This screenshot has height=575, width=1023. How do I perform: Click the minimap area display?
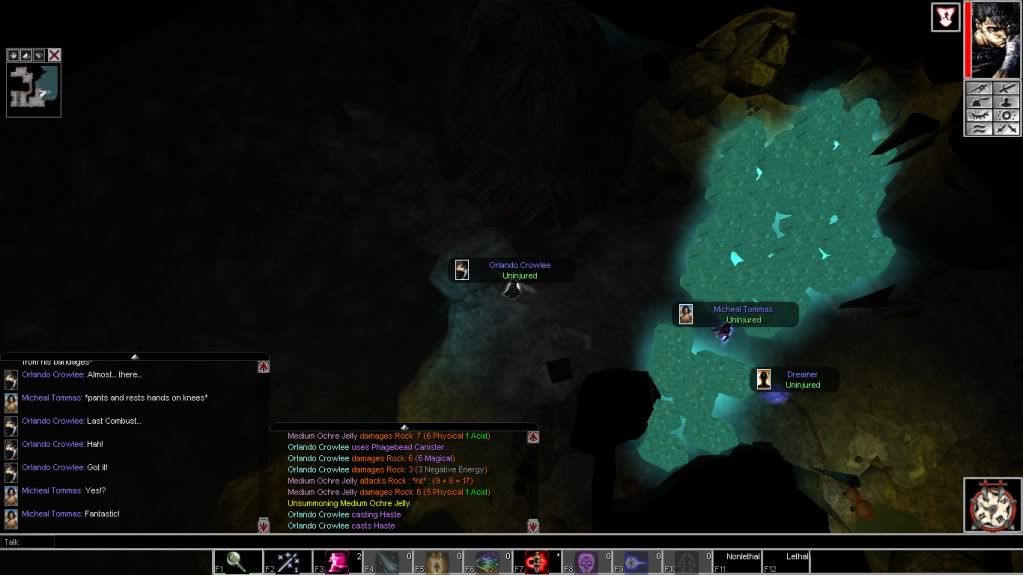click(x=33, y=90)
